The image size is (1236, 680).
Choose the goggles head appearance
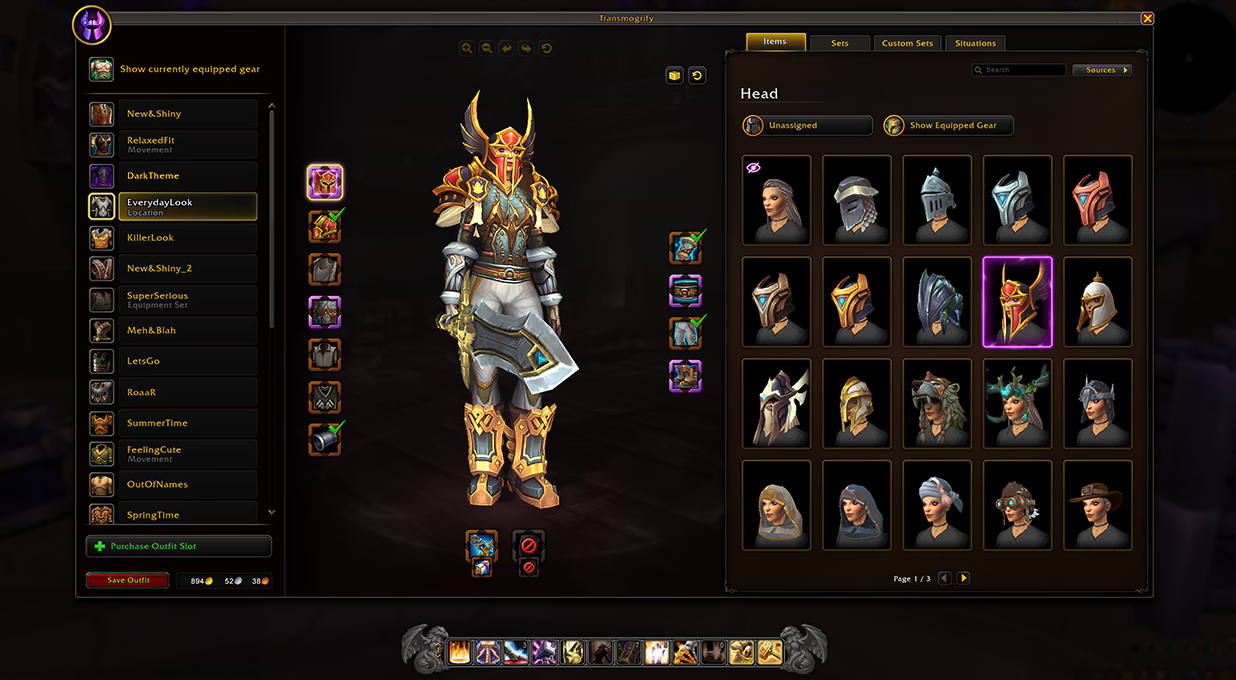tap(1017, 505)
